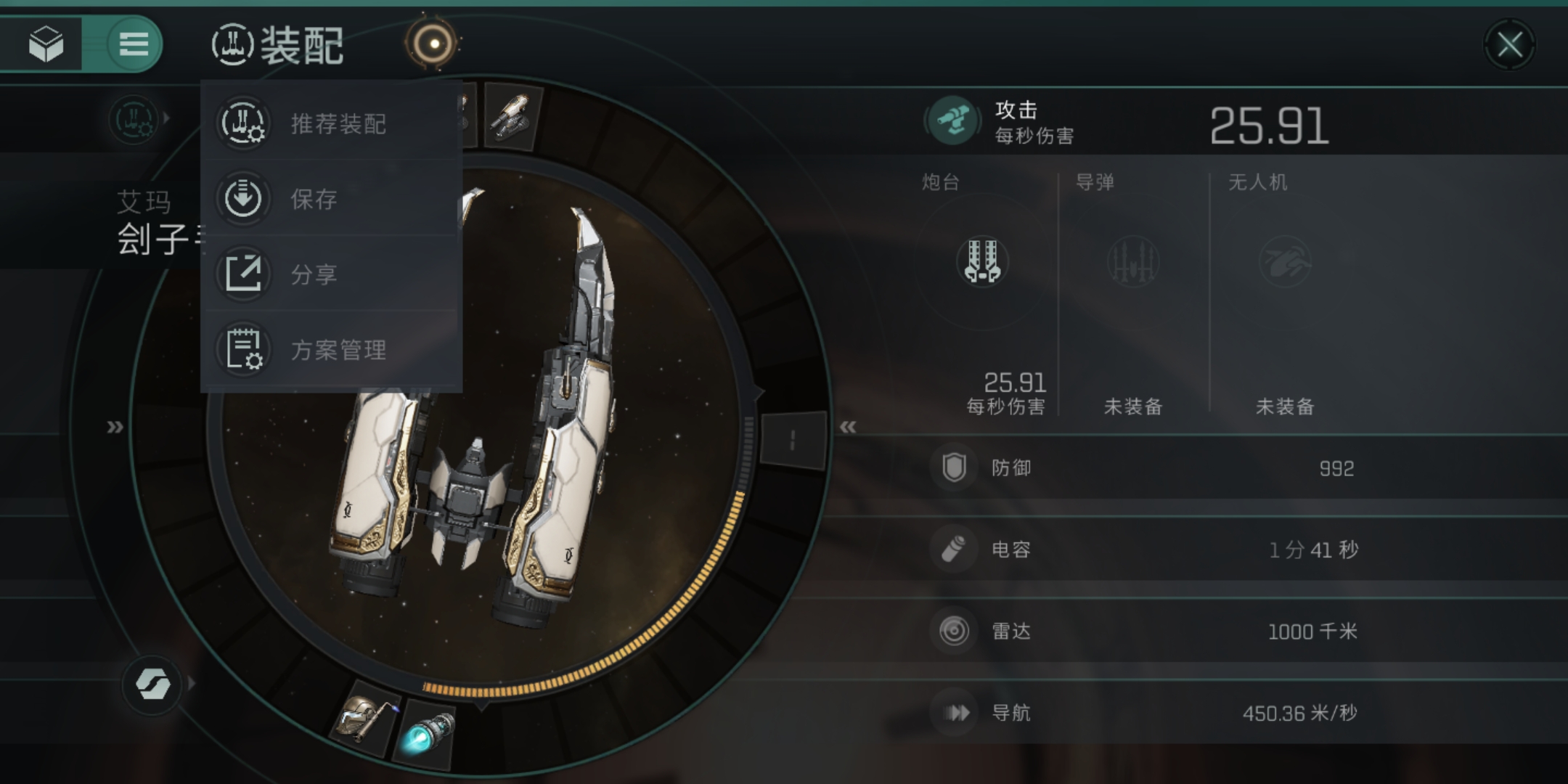Open the cube inventory icon
This screenshot has width=1568, height=784.
(45, 44)
